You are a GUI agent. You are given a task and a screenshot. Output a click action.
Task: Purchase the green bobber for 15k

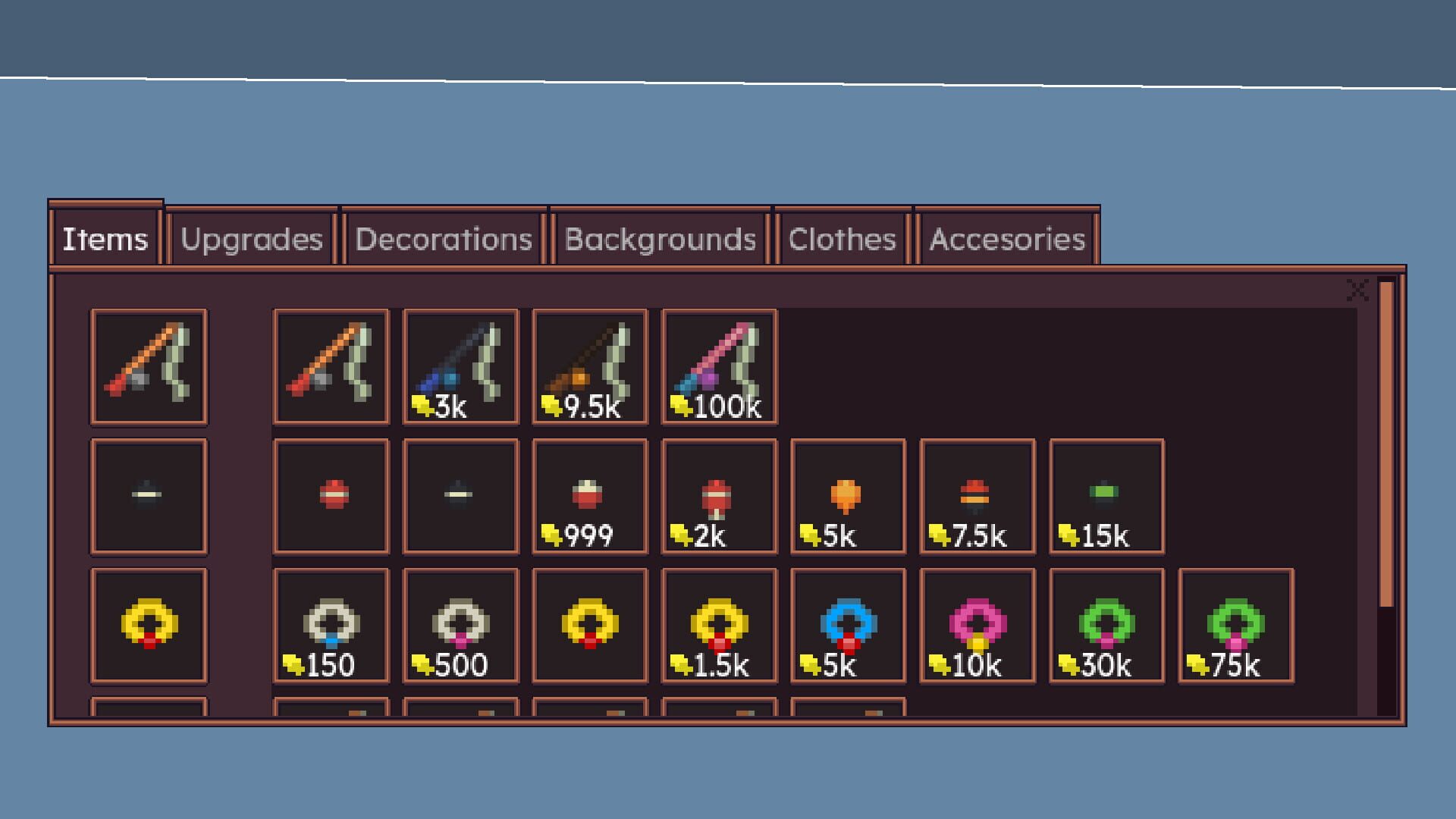pos(1106,497)
